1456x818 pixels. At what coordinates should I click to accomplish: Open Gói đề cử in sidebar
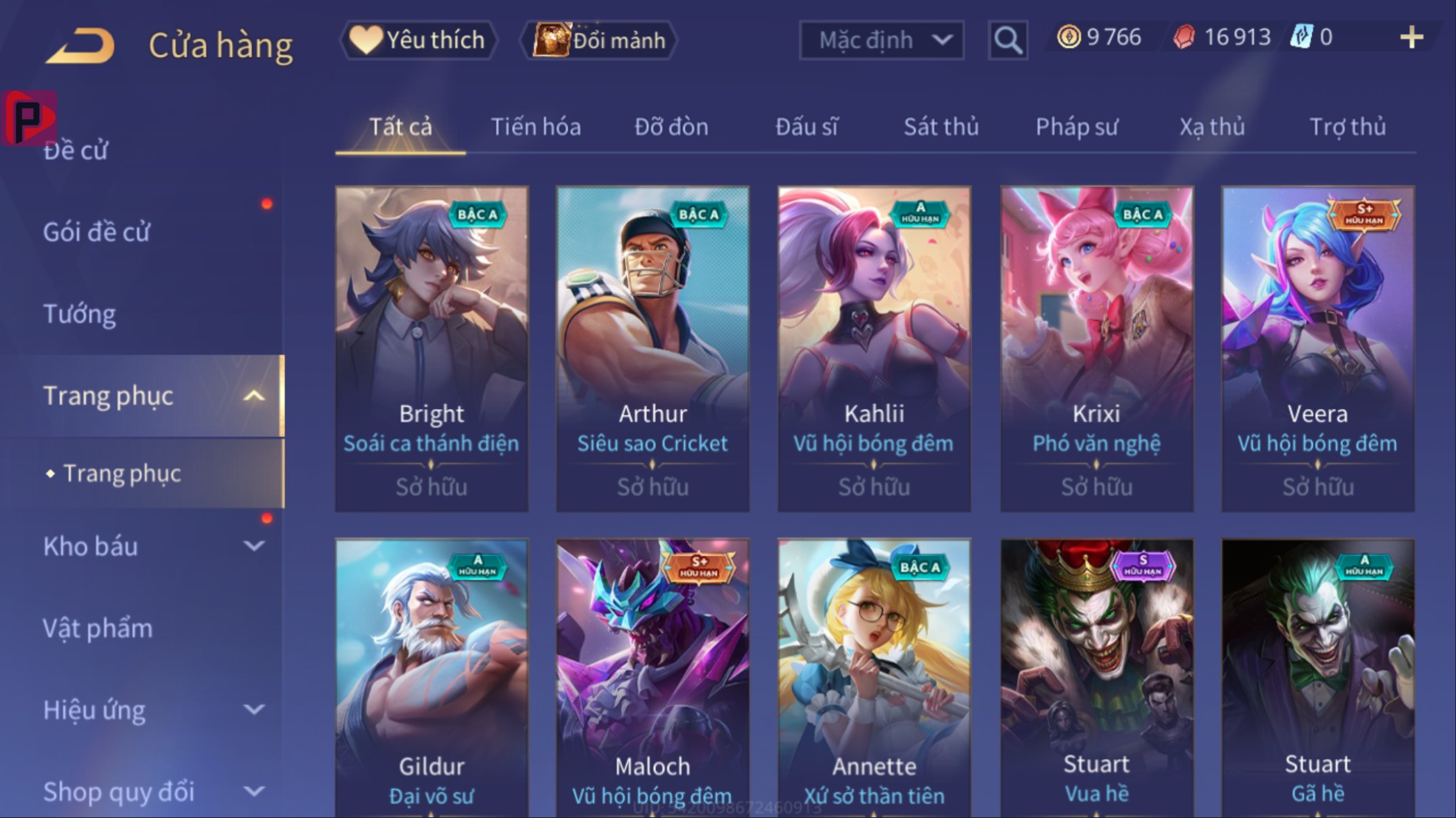97,233
